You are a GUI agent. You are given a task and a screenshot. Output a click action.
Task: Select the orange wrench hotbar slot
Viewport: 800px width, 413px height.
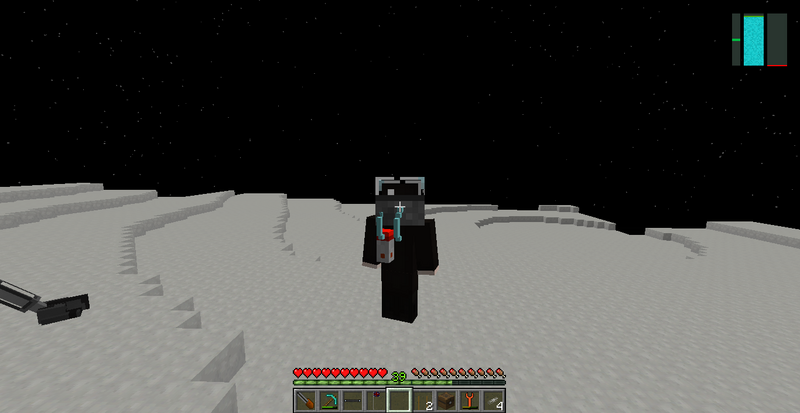click(x=469, y=401)
